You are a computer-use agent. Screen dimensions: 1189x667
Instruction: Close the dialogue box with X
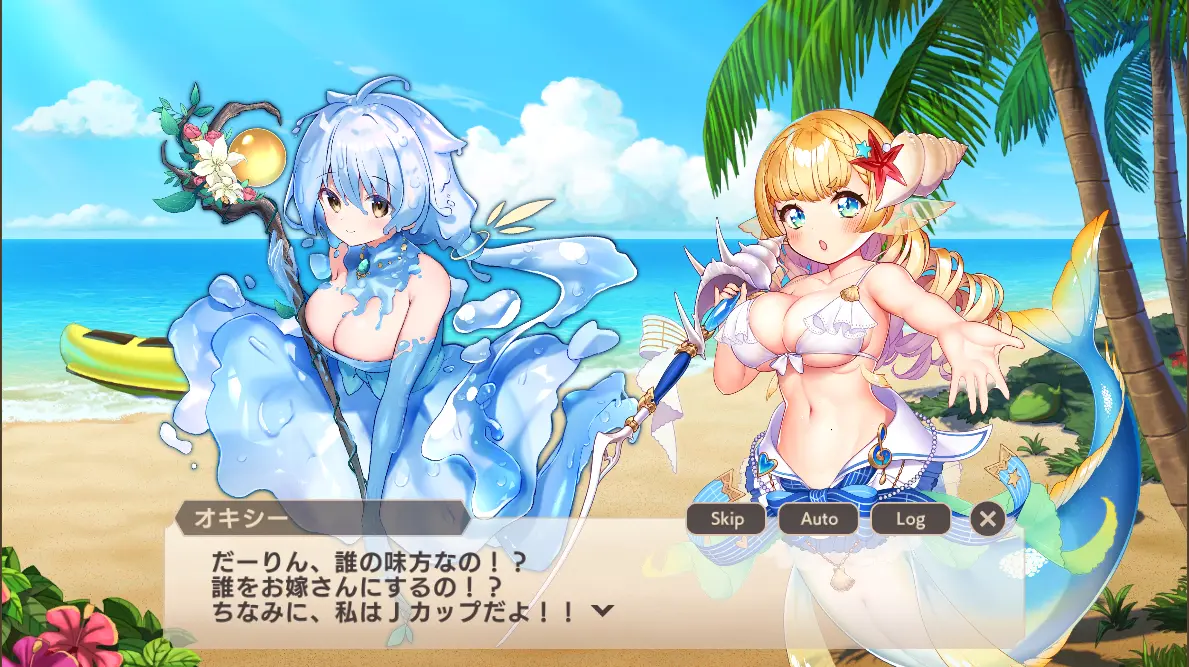[x=987, y=518]
